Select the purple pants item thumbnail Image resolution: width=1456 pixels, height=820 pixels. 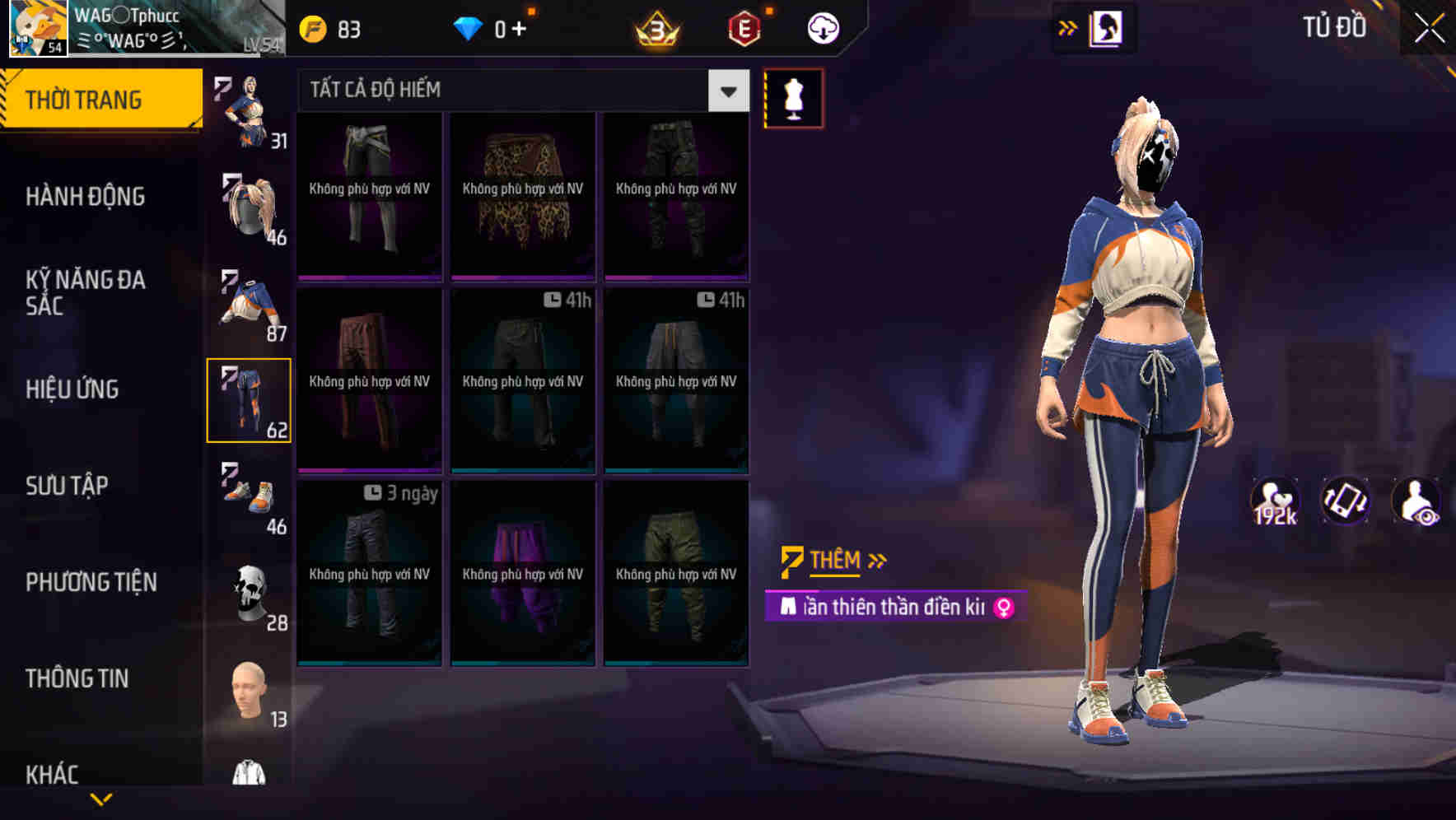(x=522, y=574)
